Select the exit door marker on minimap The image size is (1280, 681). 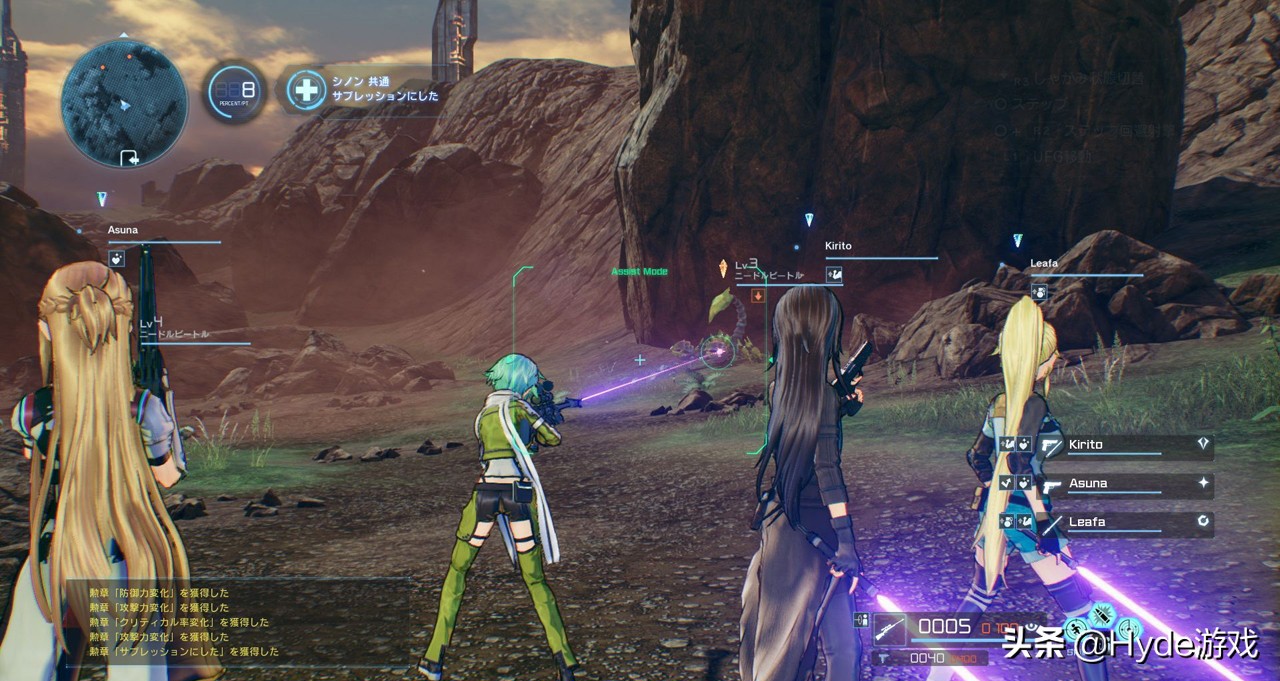[x=129, y=157]
